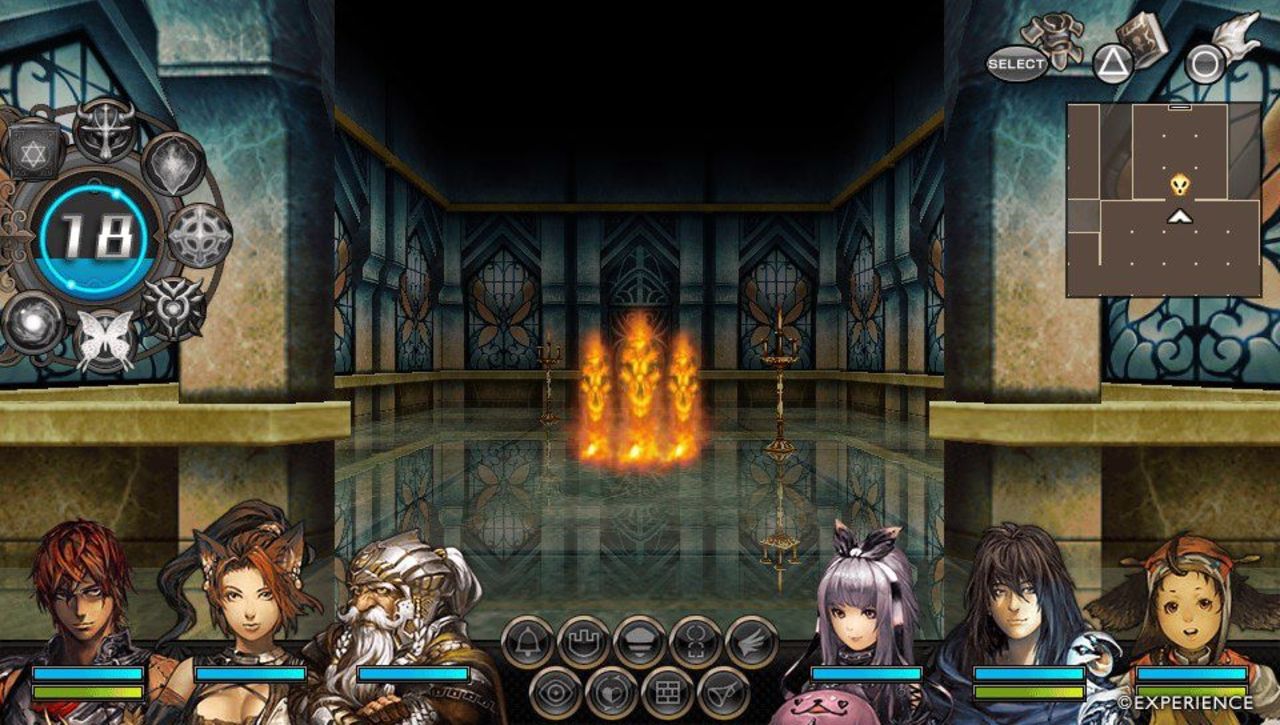Select the dark long-haired man's portrait

click(1020, 600)
